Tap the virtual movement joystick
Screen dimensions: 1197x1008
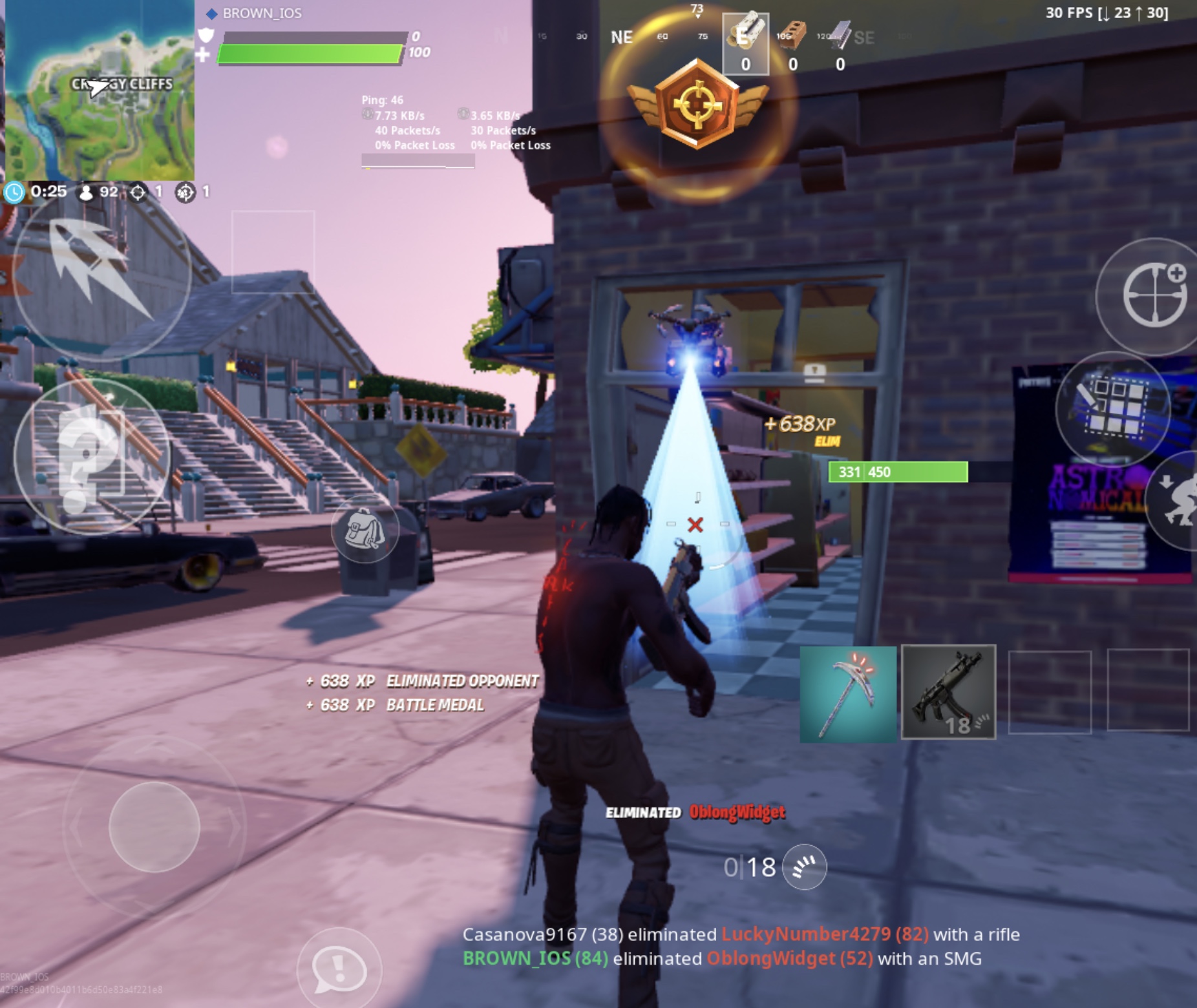(154, 826)
